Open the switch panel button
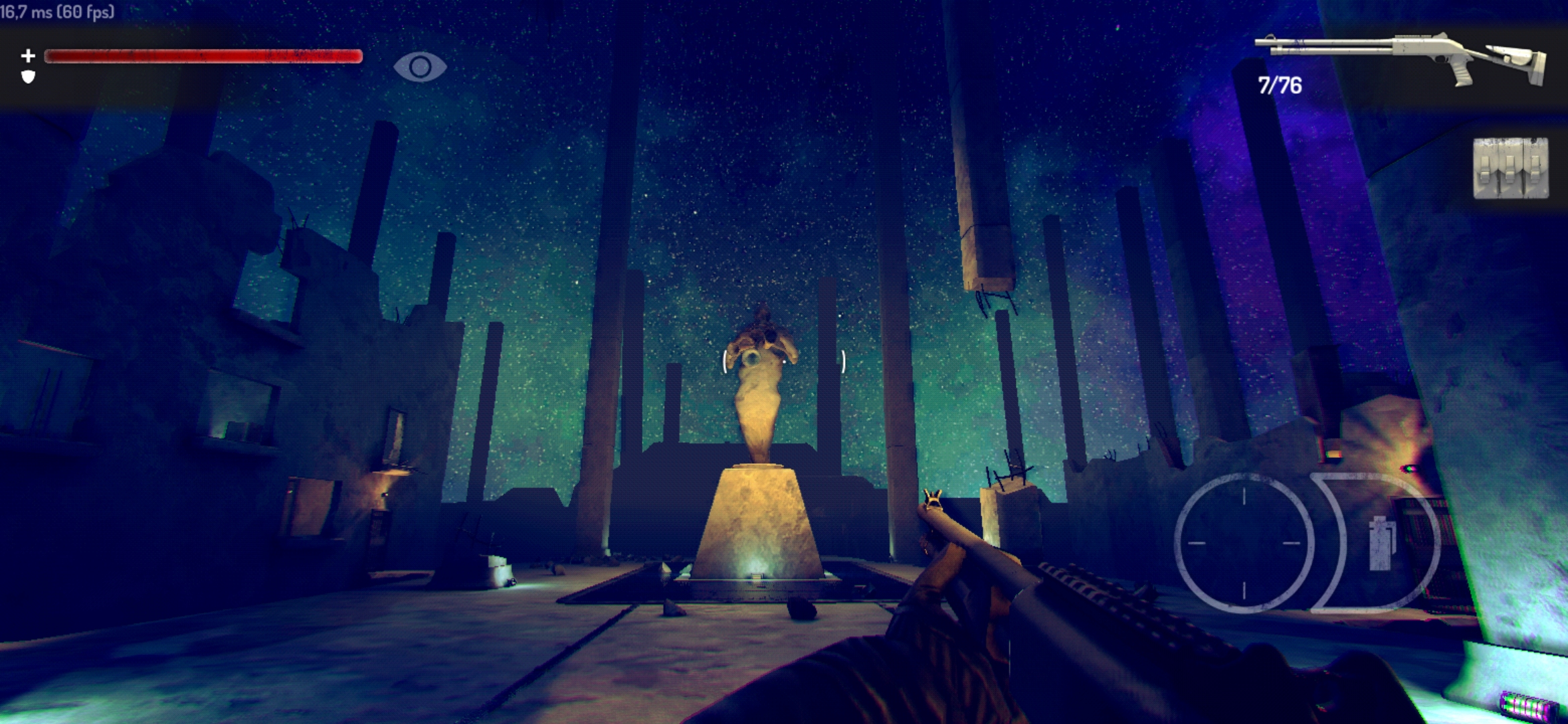Image resolution: width=1568 pixels, height=724 pixels. coord(1510,168)
